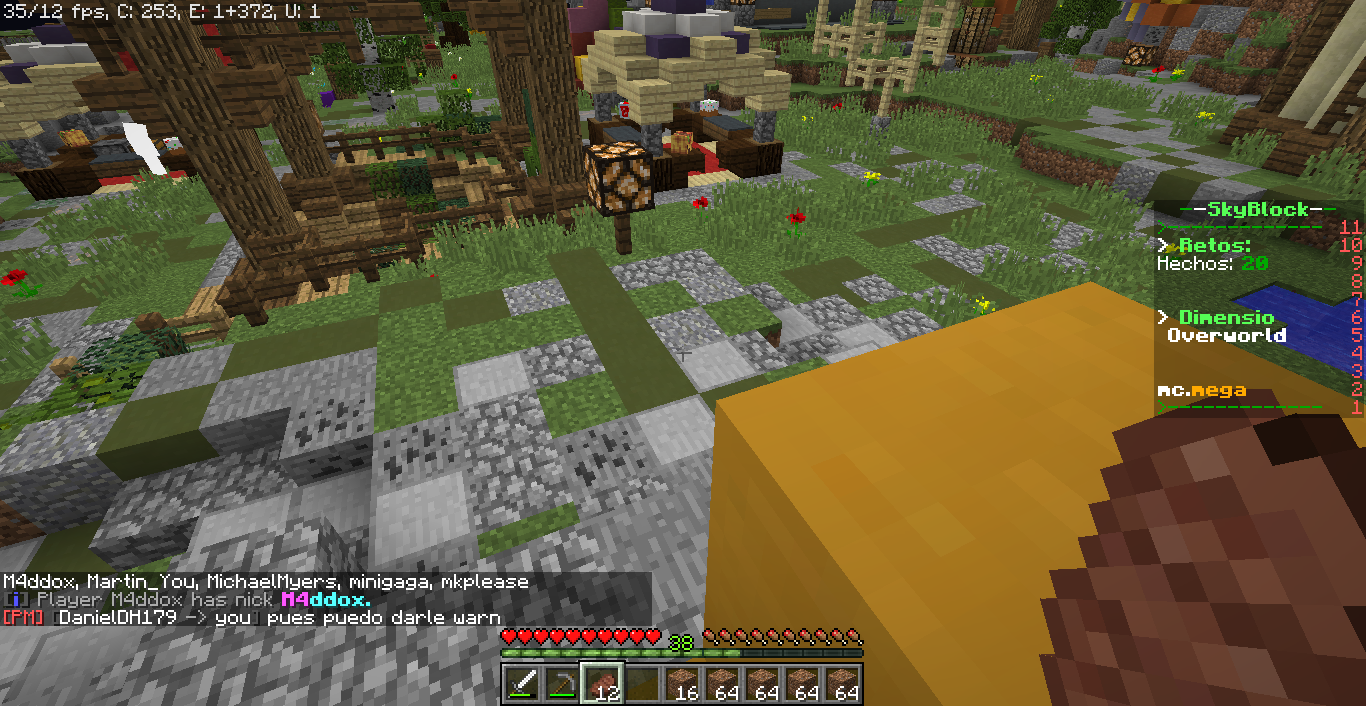Image resolution: width=1366 pixels, height=706 pixels.
Task: Choose the highlighted slot holding 12 items
Action: [602, 684]
